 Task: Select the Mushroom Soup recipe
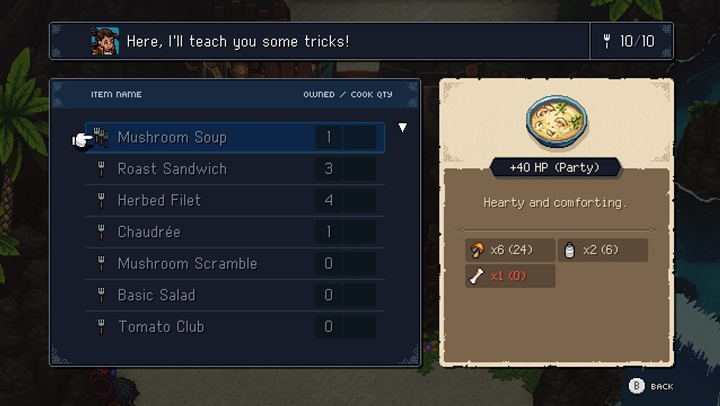tap(172, 137)
